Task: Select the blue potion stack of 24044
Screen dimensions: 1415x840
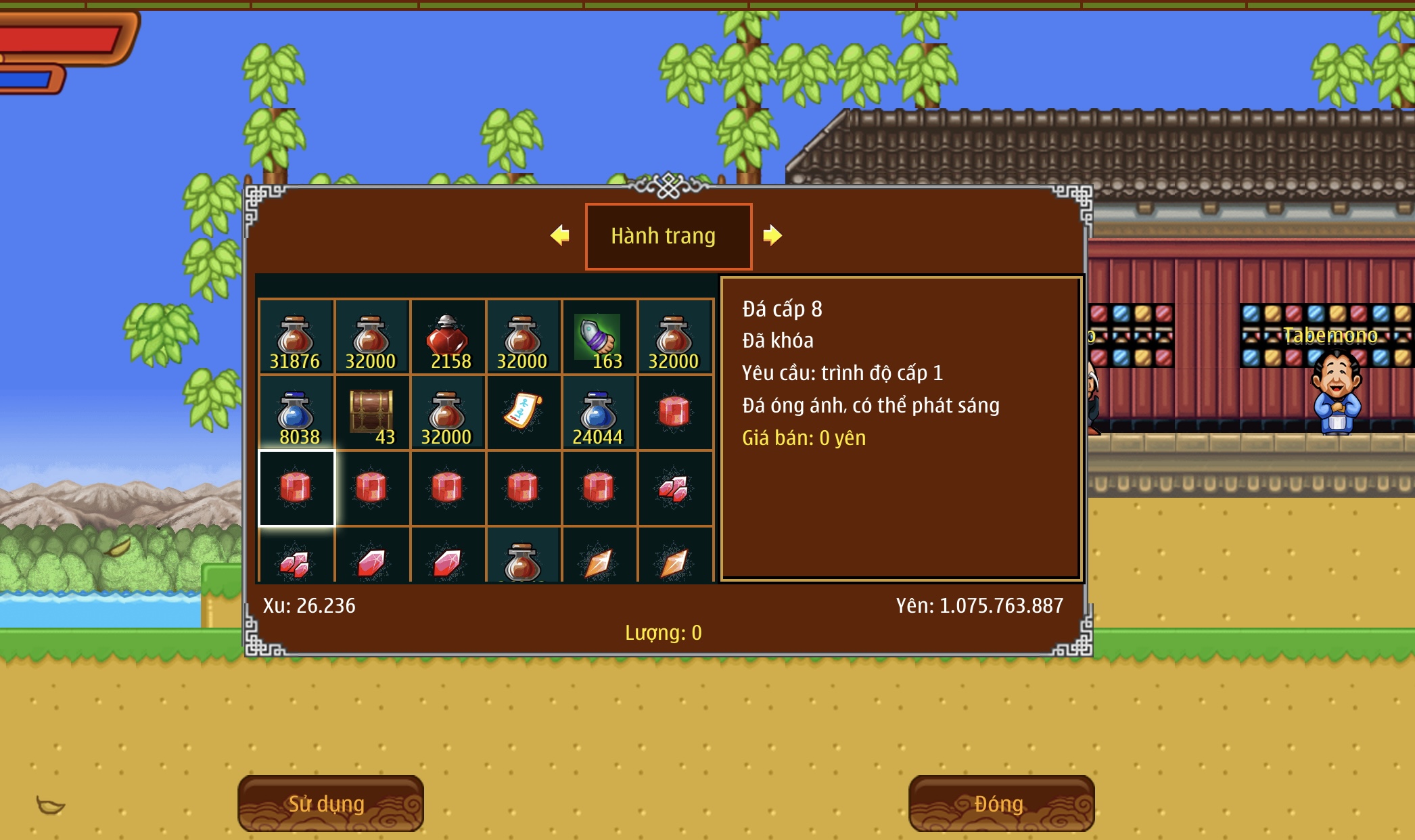Action: pos(599,413)
